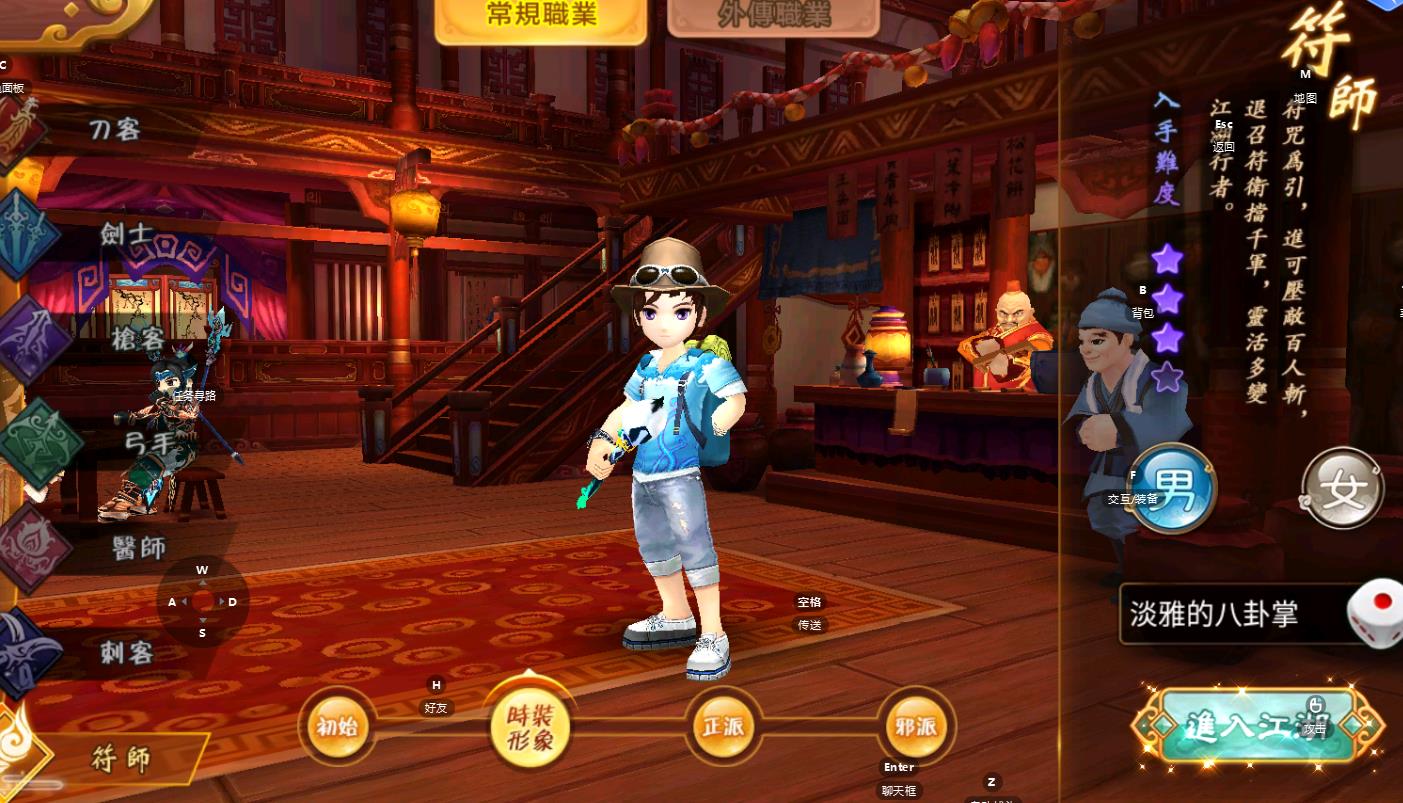
Task: Enter the game with 進入江湖
Action: pyautogui.click(x=1257, y=726)
